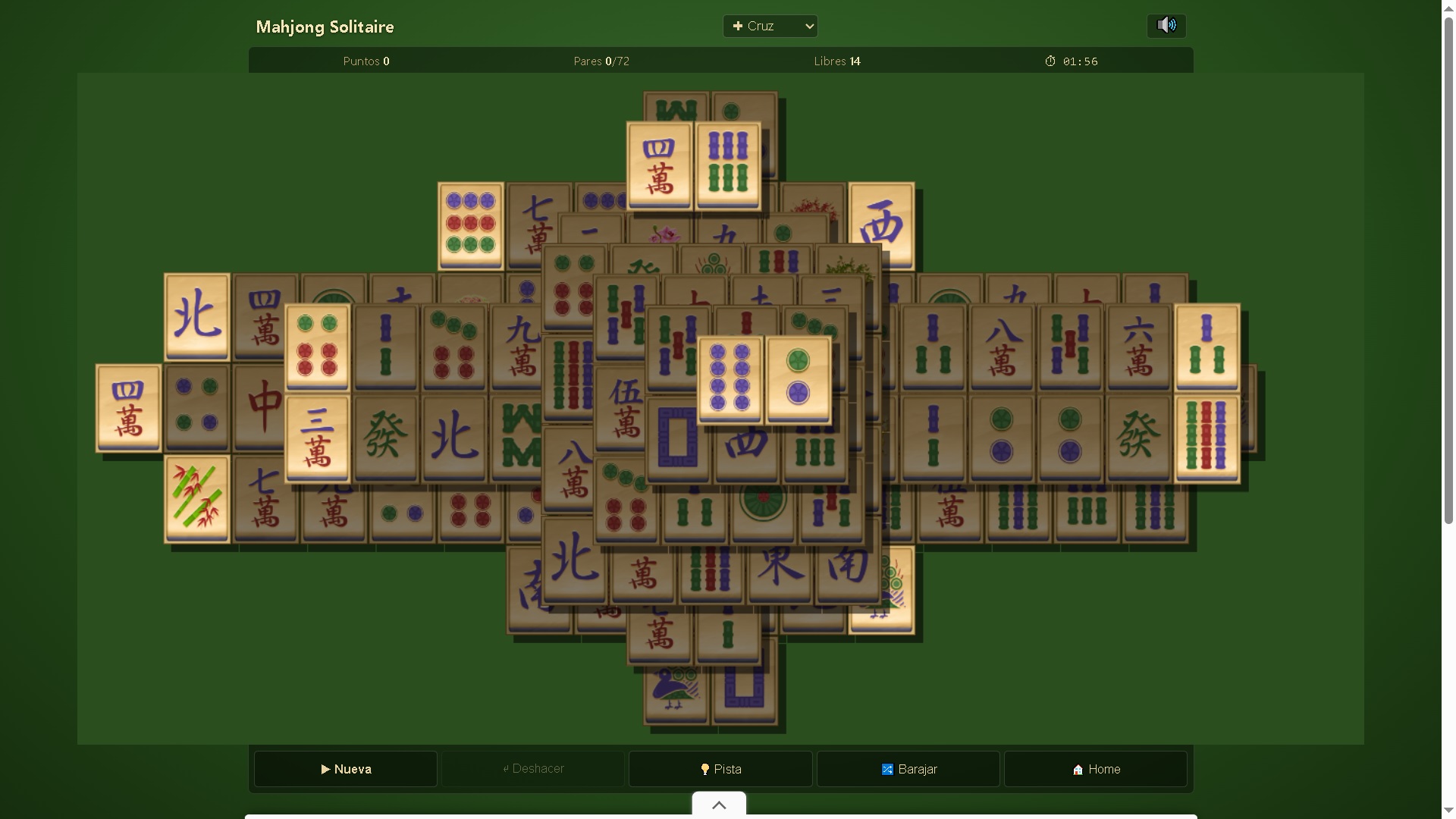The width and height of the screenshot is (1456, 819).
Task: Click the clock icon next to the timer
Action: click(x=1050, y=61)
